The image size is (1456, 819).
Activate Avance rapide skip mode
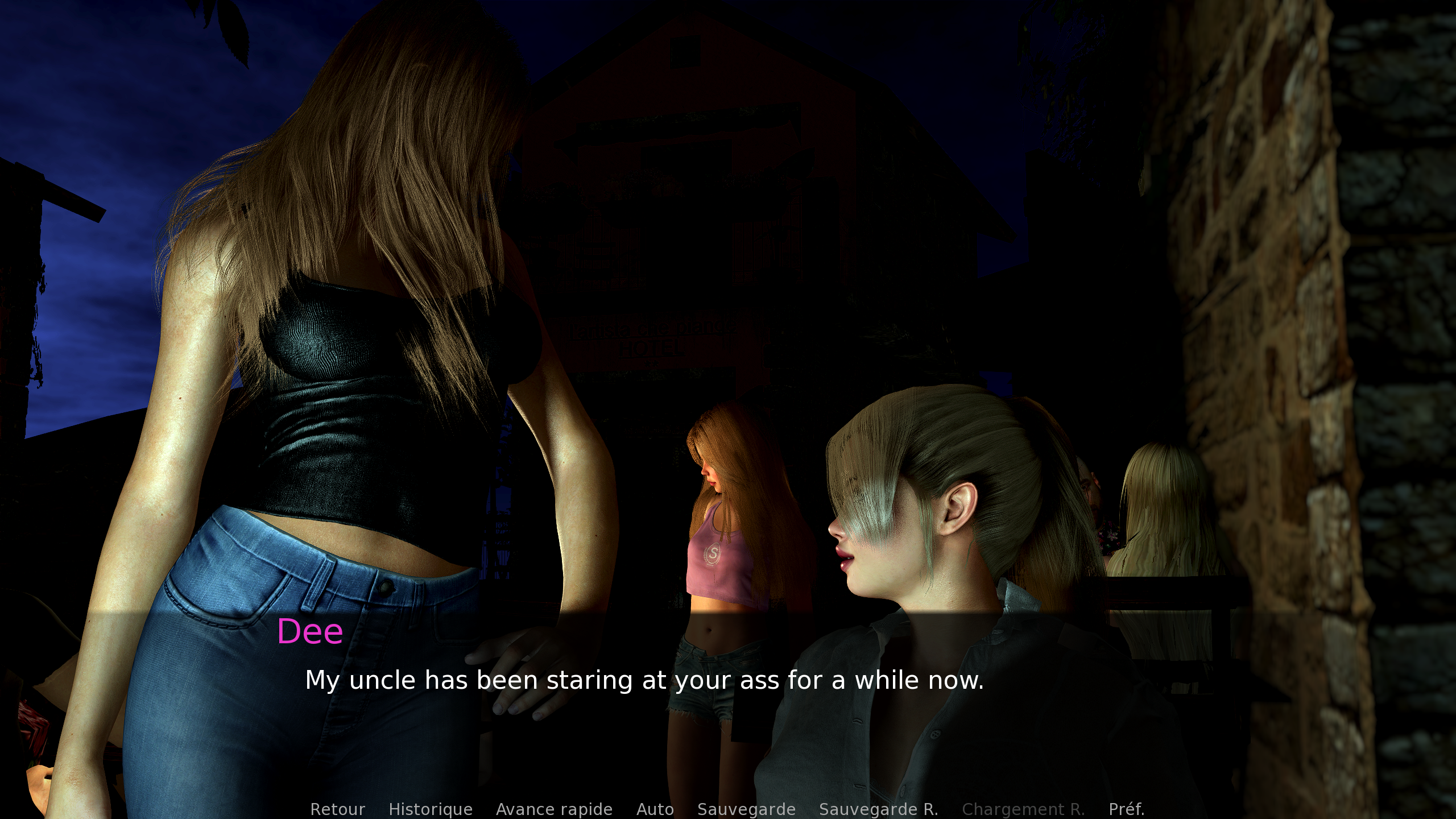554,809
